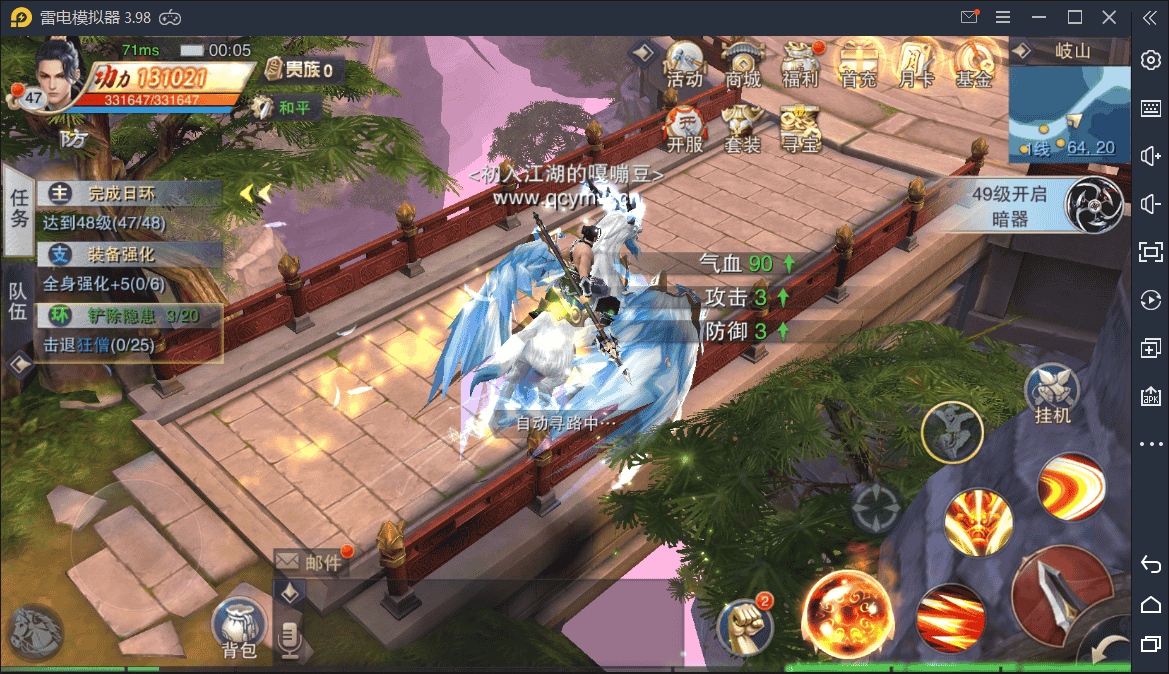Open the 首充 first recharge offer

coord(859,65)
